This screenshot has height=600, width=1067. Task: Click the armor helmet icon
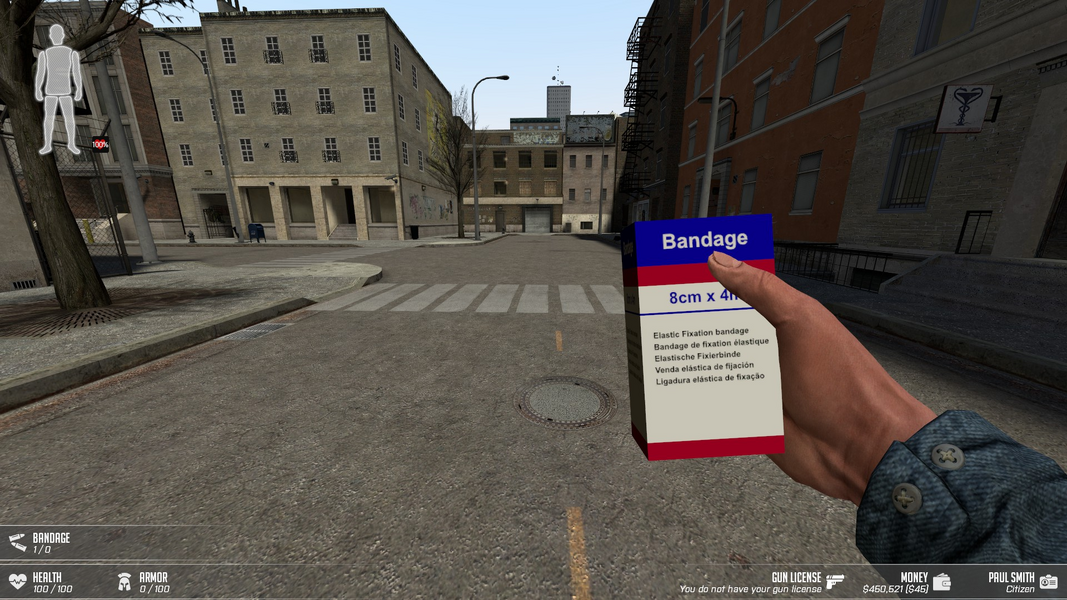[124, 581]
